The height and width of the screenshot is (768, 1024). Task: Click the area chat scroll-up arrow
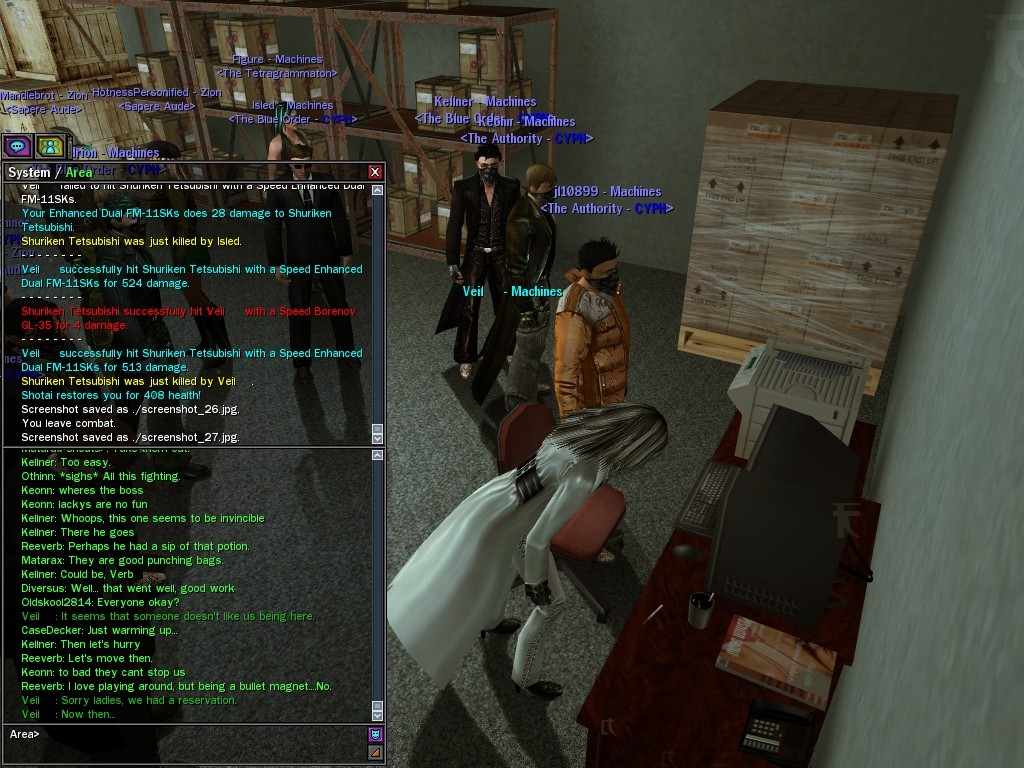(x=377, y=455)
